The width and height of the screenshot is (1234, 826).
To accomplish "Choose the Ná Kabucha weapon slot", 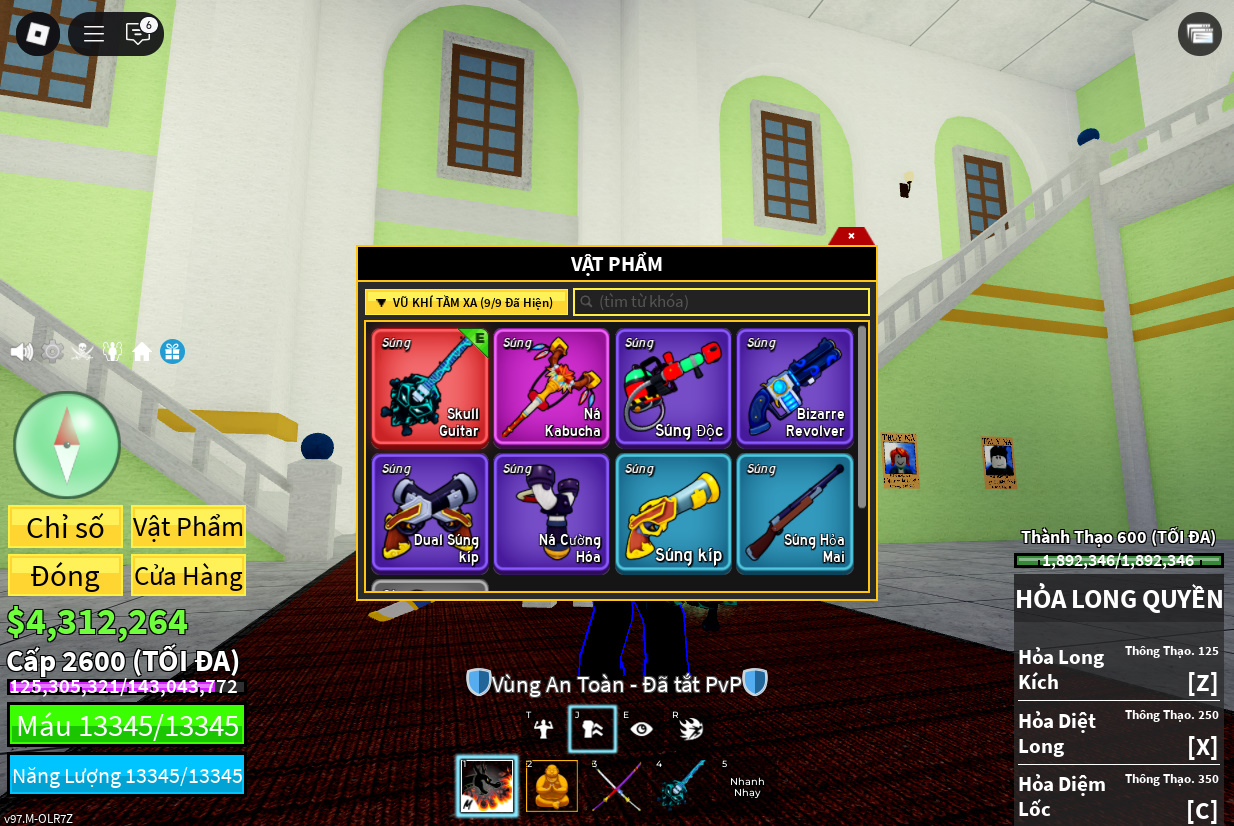I will coord(551,387).
